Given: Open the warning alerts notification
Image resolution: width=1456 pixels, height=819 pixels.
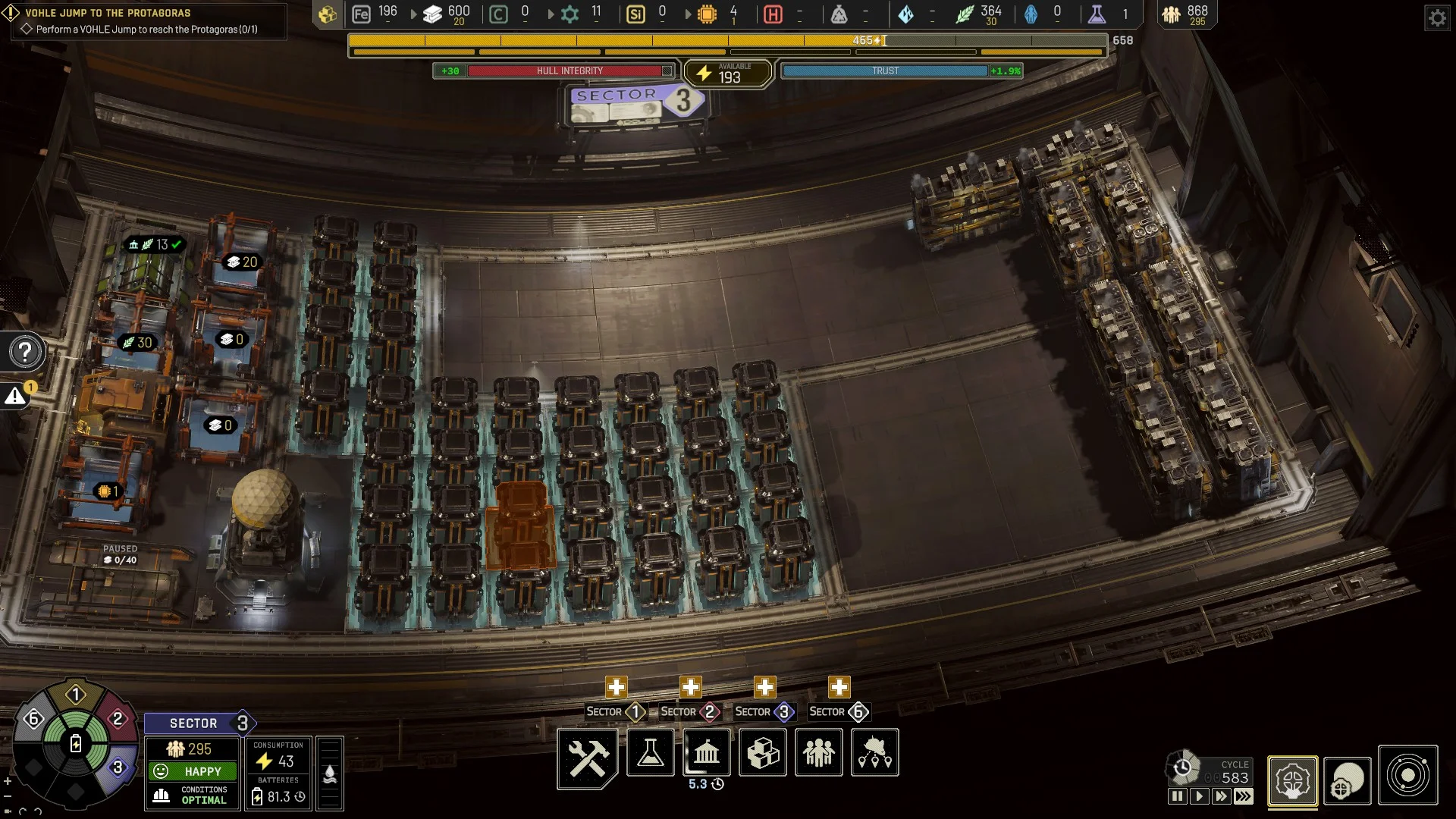Looking at the screenshot, I should [x=15, y=396].
